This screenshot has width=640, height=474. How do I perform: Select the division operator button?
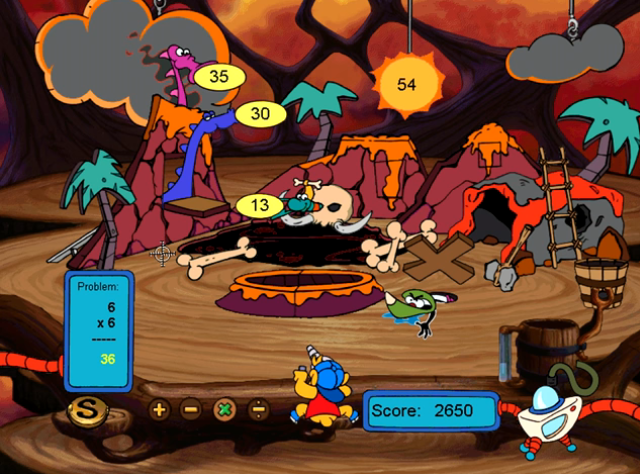coord(257,408)
